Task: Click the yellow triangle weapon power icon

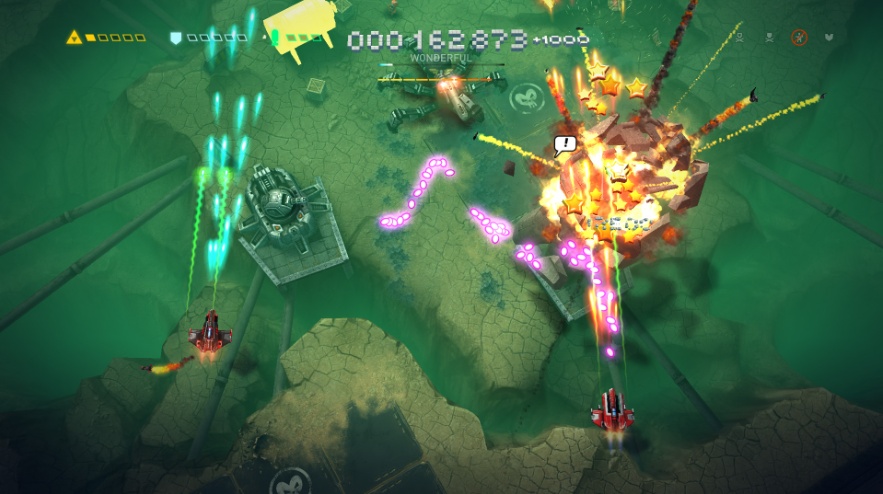Action: [x=74, y=38]
